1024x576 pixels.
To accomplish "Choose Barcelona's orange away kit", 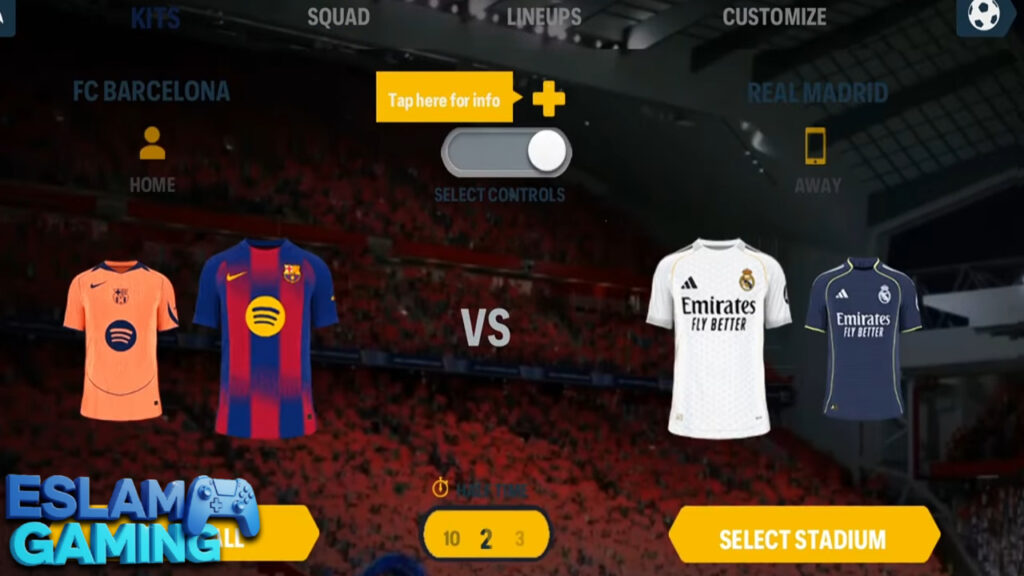I will tap(121, 340).
